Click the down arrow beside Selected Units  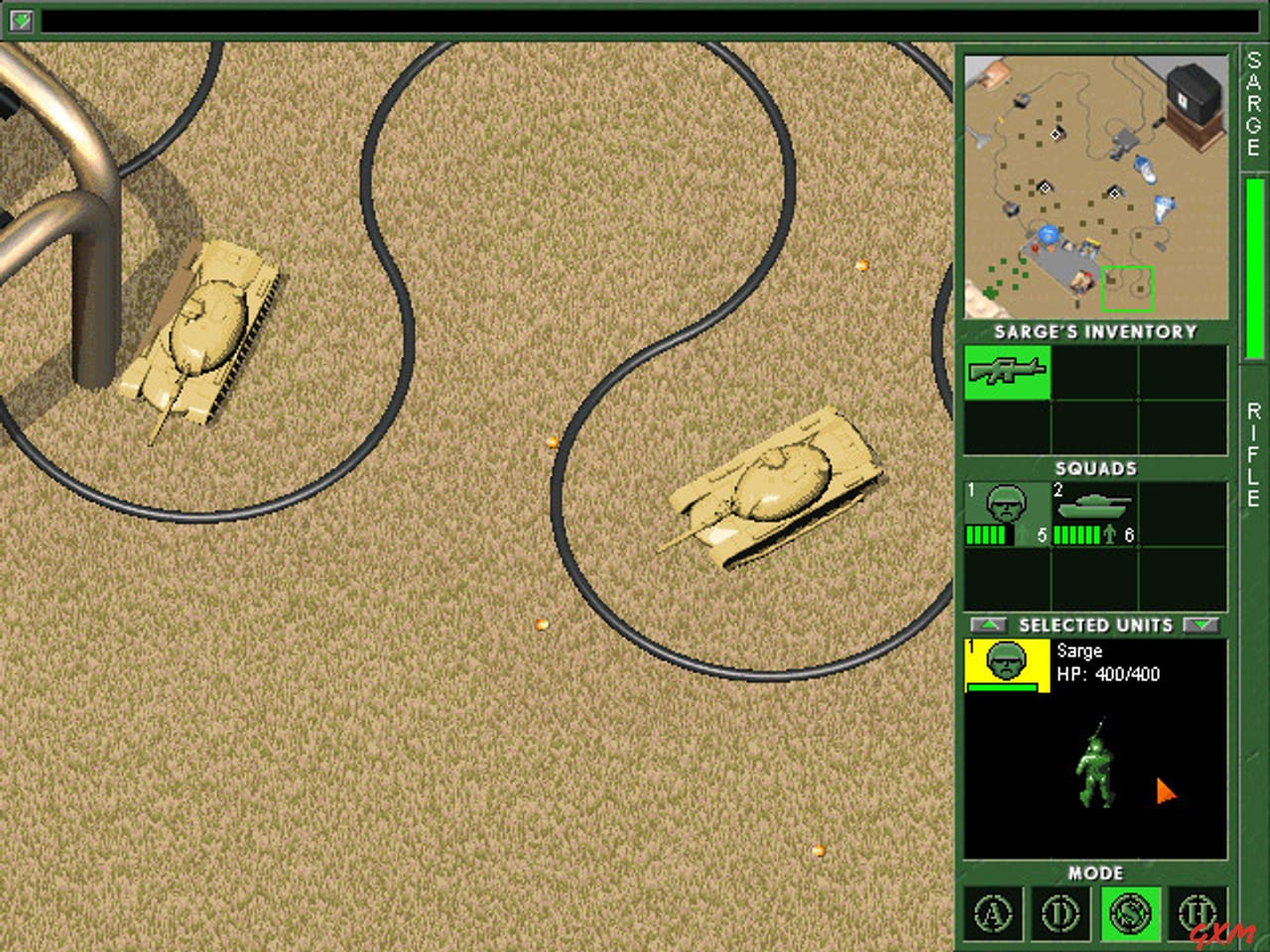pyautogui.click(x=1203, y=625)
